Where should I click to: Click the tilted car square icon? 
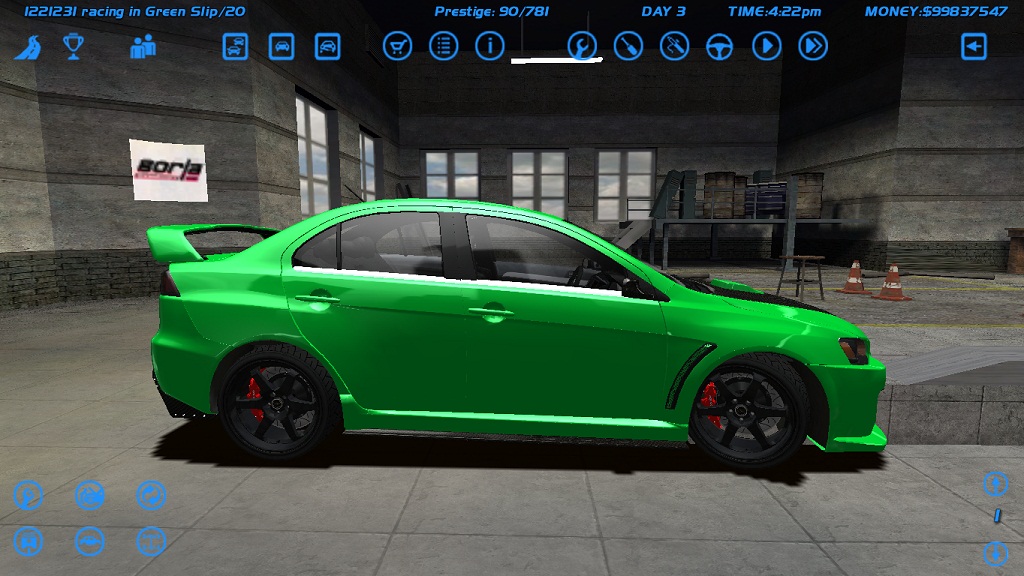tap(328, 46)
